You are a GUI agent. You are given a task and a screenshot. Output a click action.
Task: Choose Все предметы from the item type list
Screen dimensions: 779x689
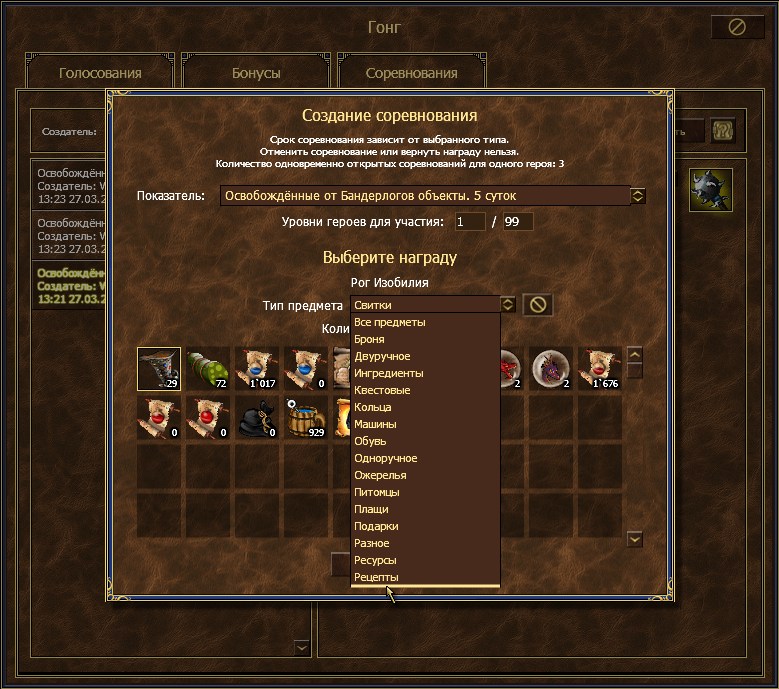coord(390,322)
